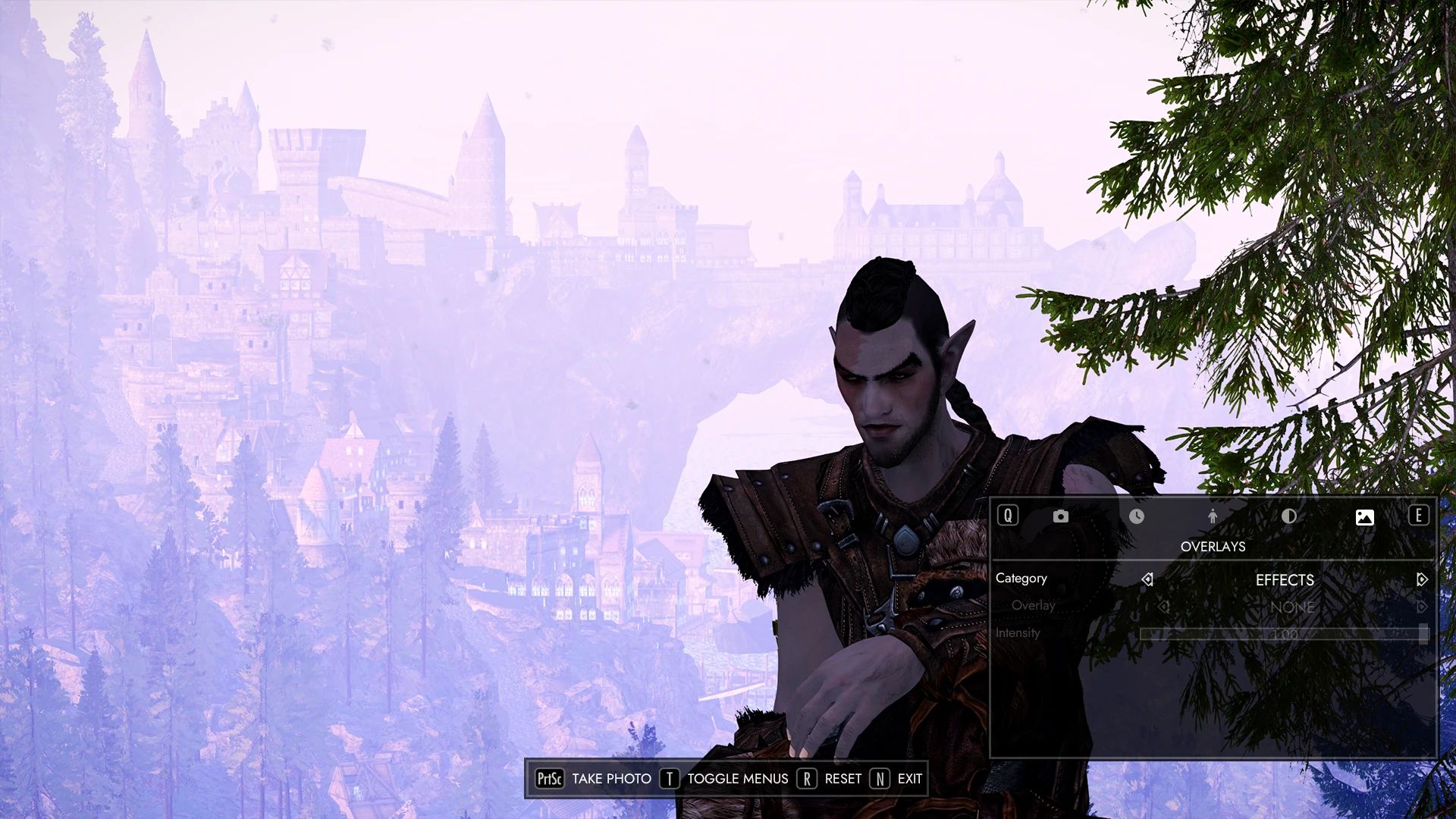
Task: Switch to the camera settings tab
Action: pyautogui.click(x=1060, y=516)
